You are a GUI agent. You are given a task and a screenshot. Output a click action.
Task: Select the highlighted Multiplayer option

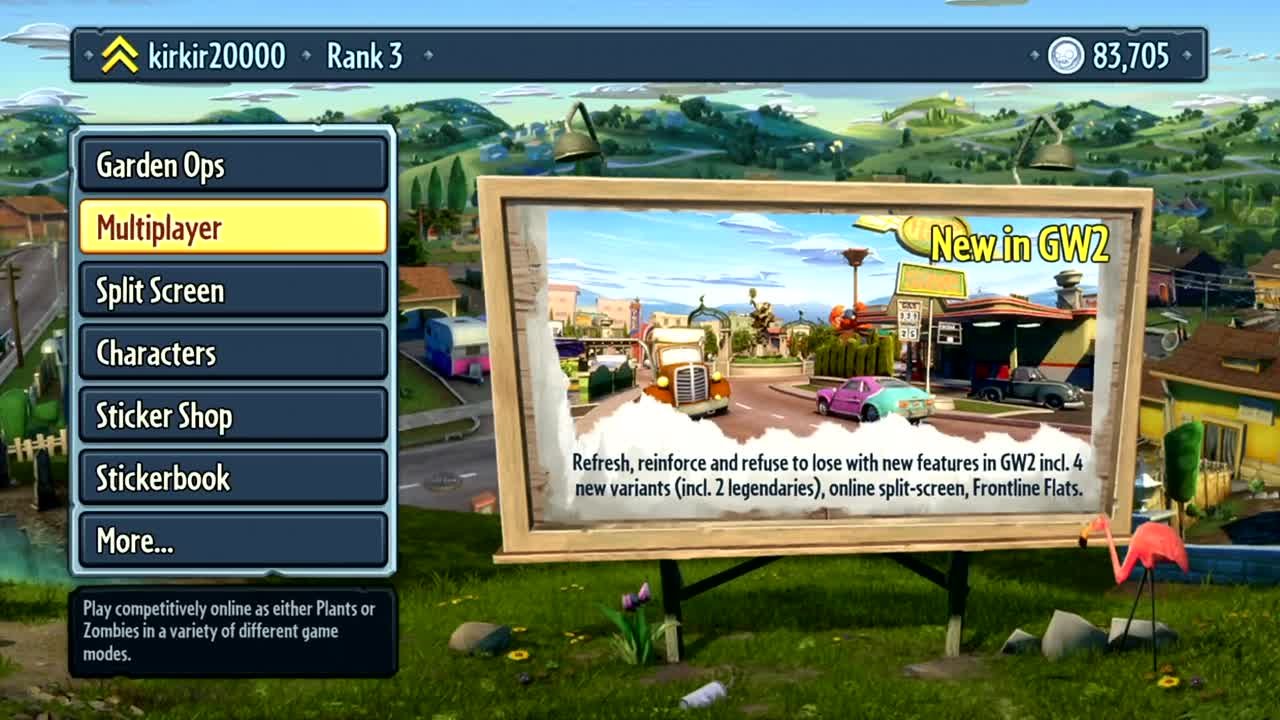[232, 228]
